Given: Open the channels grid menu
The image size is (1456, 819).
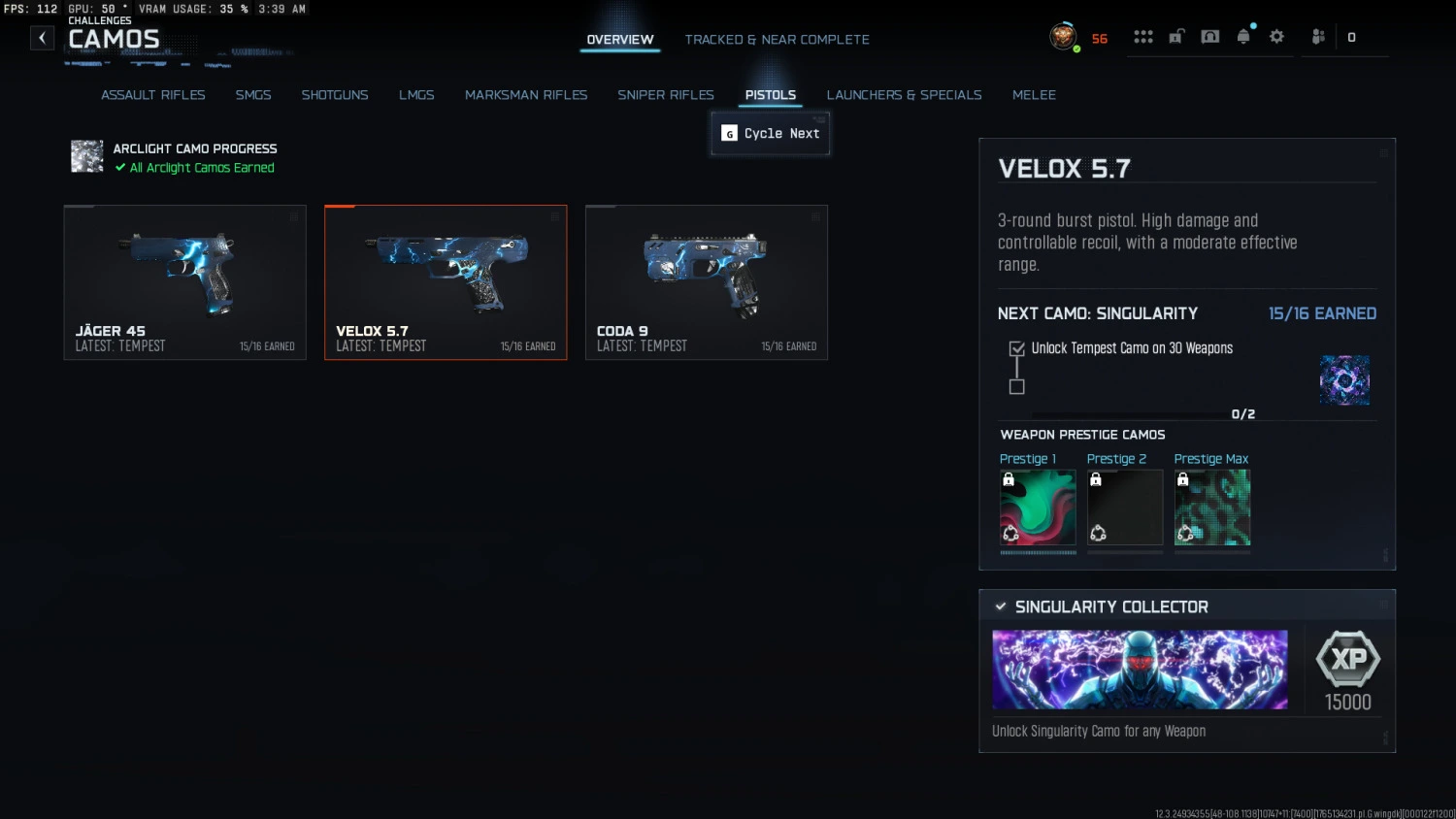Looking at the screenshot, I should click(1143, 37).
